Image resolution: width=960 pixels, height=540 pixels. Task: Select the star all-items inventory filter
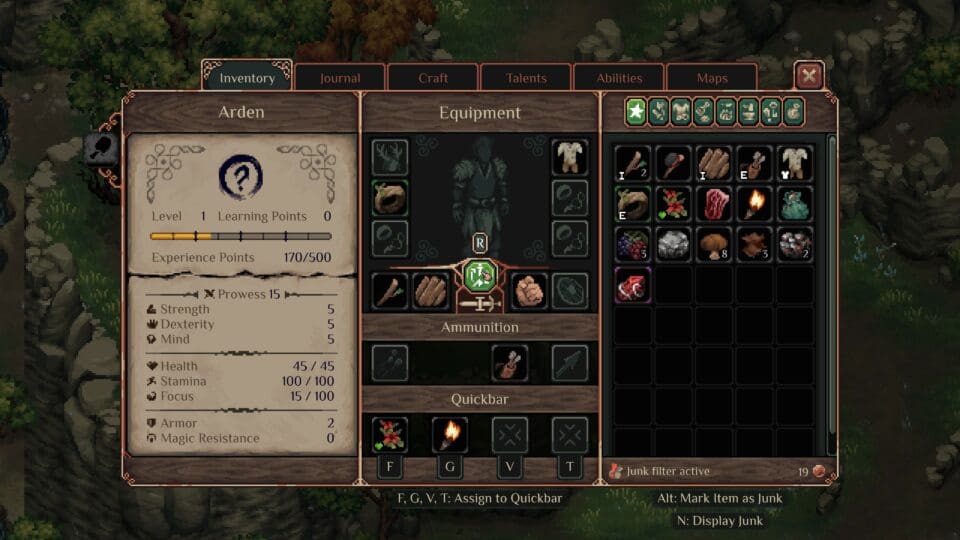click(x=635, y=111)
